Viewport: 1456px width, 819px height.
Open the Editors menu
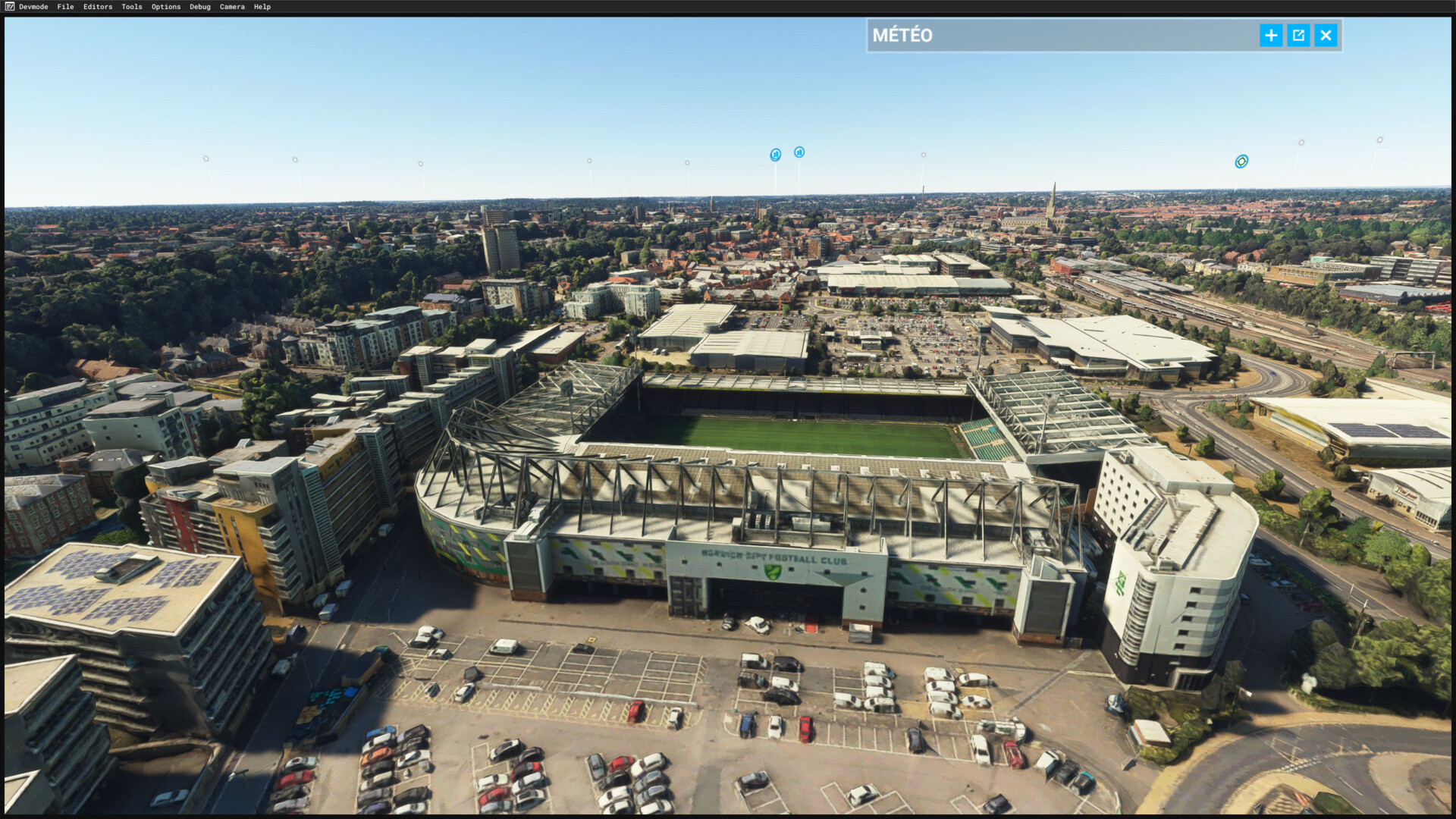(98, 7)
